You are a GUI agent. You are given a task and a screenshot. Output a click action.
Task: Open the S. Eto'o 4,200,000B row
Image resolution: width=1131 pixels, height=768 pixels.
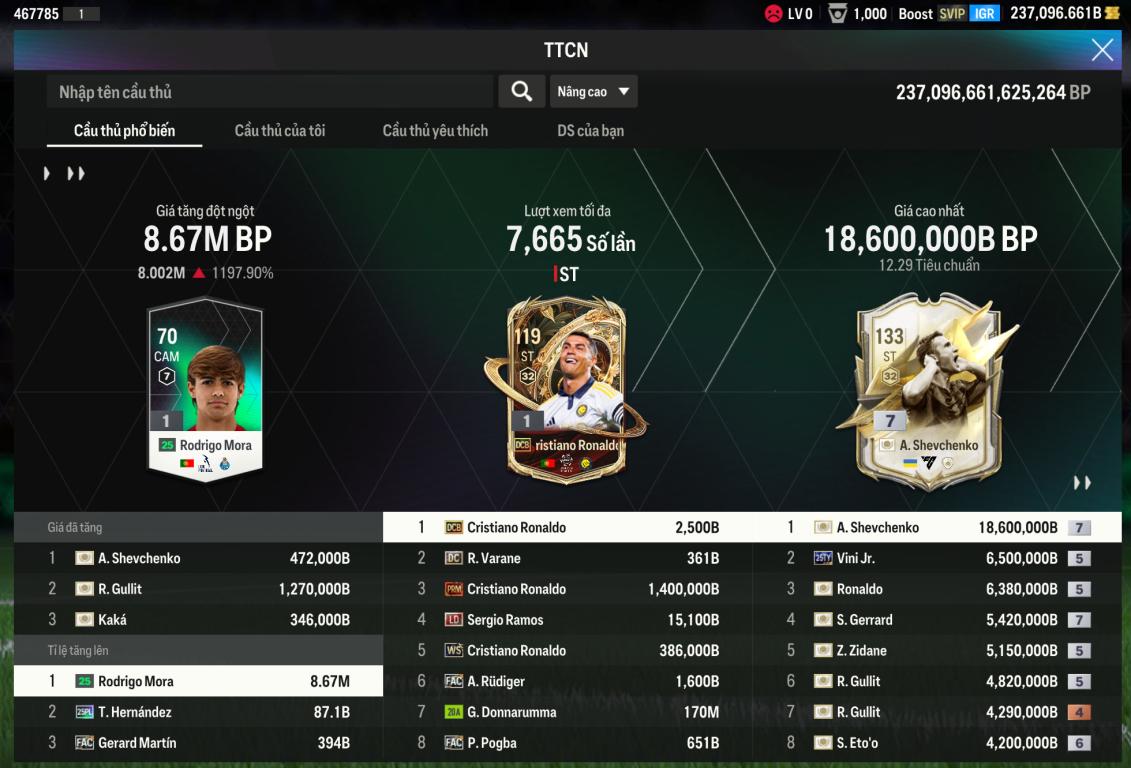click(937, 743)
